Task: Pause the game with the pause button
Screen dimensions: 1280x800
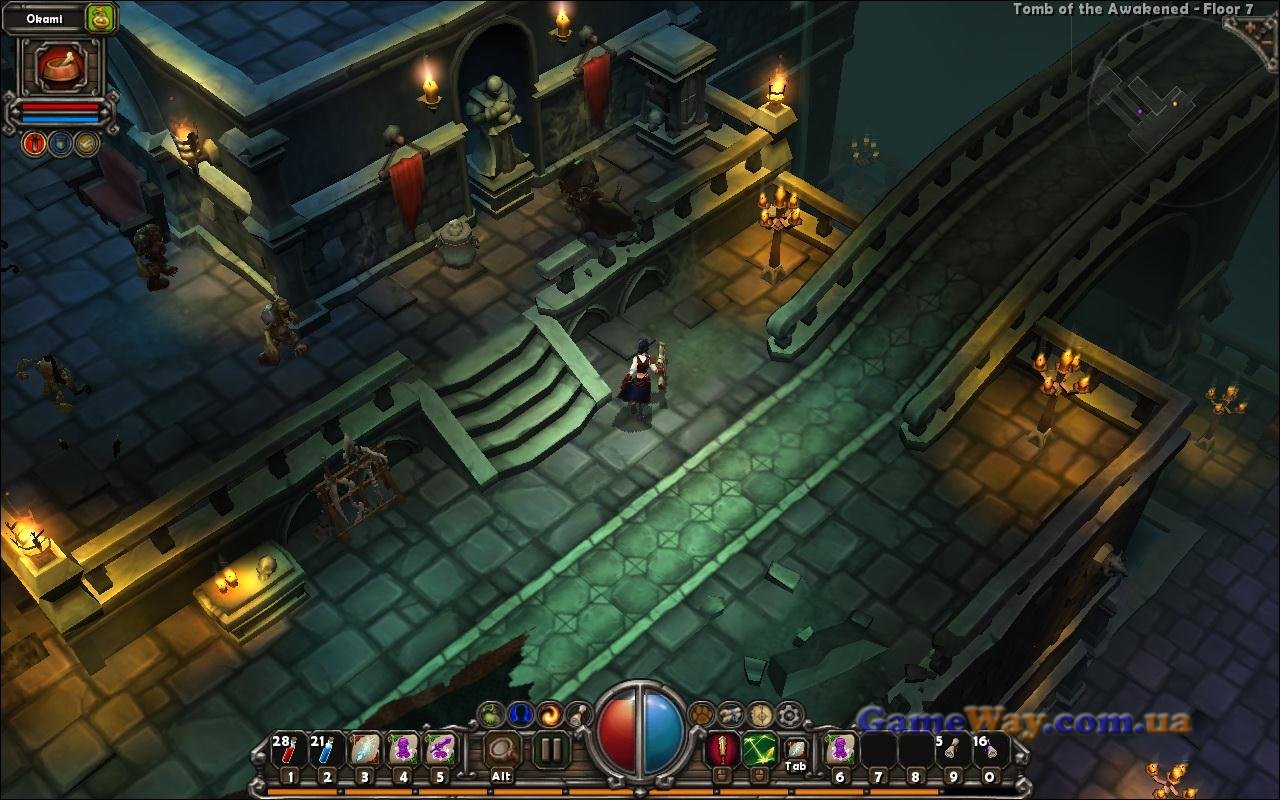Action: coord(550,749)
